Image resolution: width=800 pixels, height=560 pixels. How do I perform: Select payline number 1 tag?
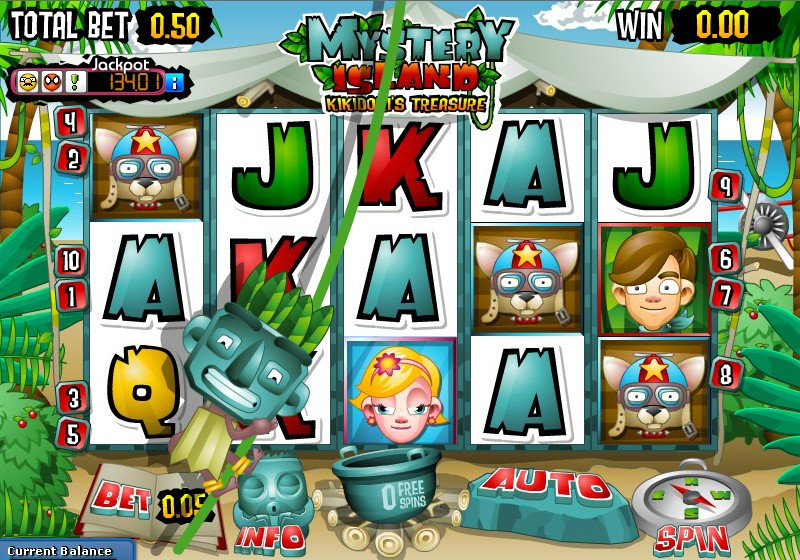click(72, 295)
